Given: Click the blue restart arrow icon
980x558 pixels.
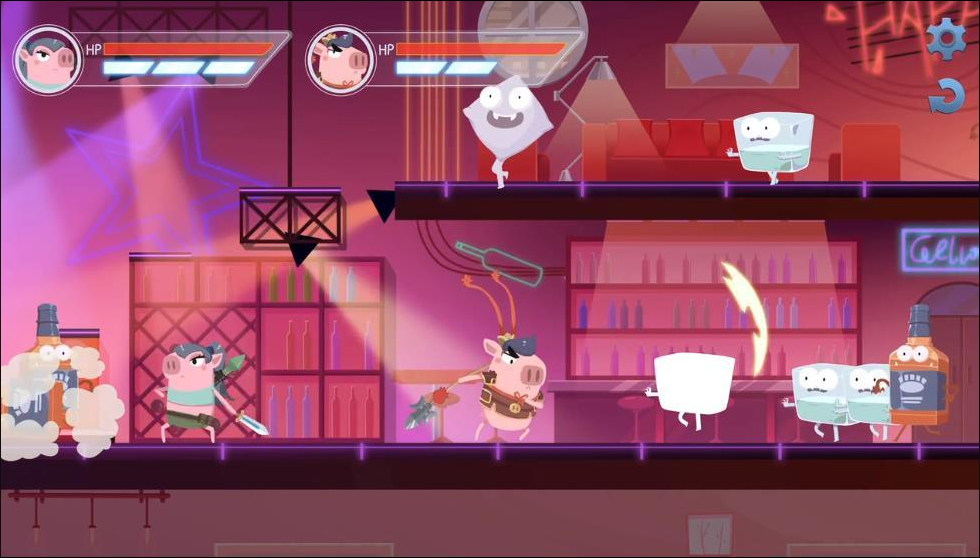Looking at the screenshot, I should [945, 97].
